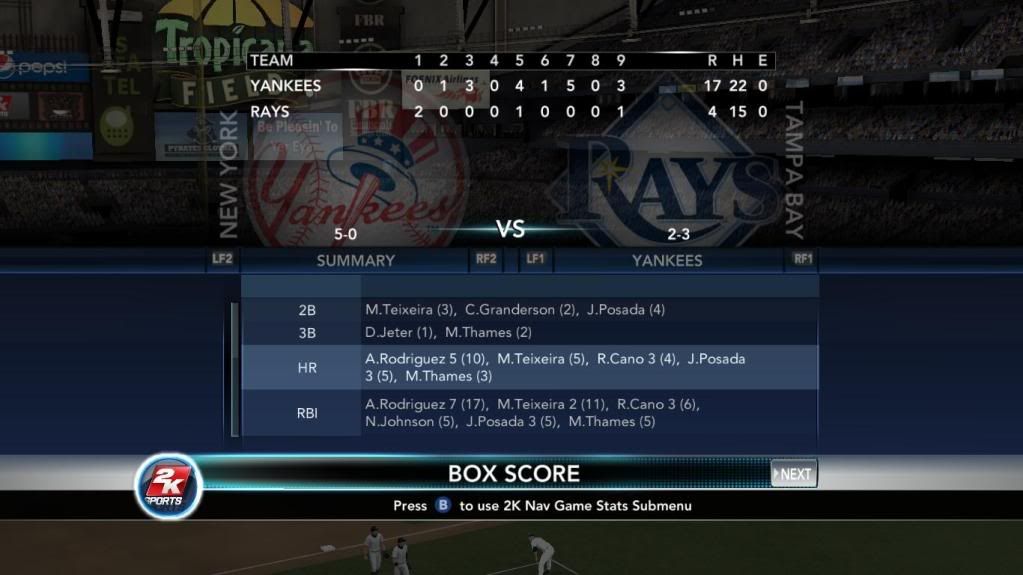1023x575 pixels.
Task: Switch to the SUMMARY tab
Action: pyautogui.click(x=355, y=261)
